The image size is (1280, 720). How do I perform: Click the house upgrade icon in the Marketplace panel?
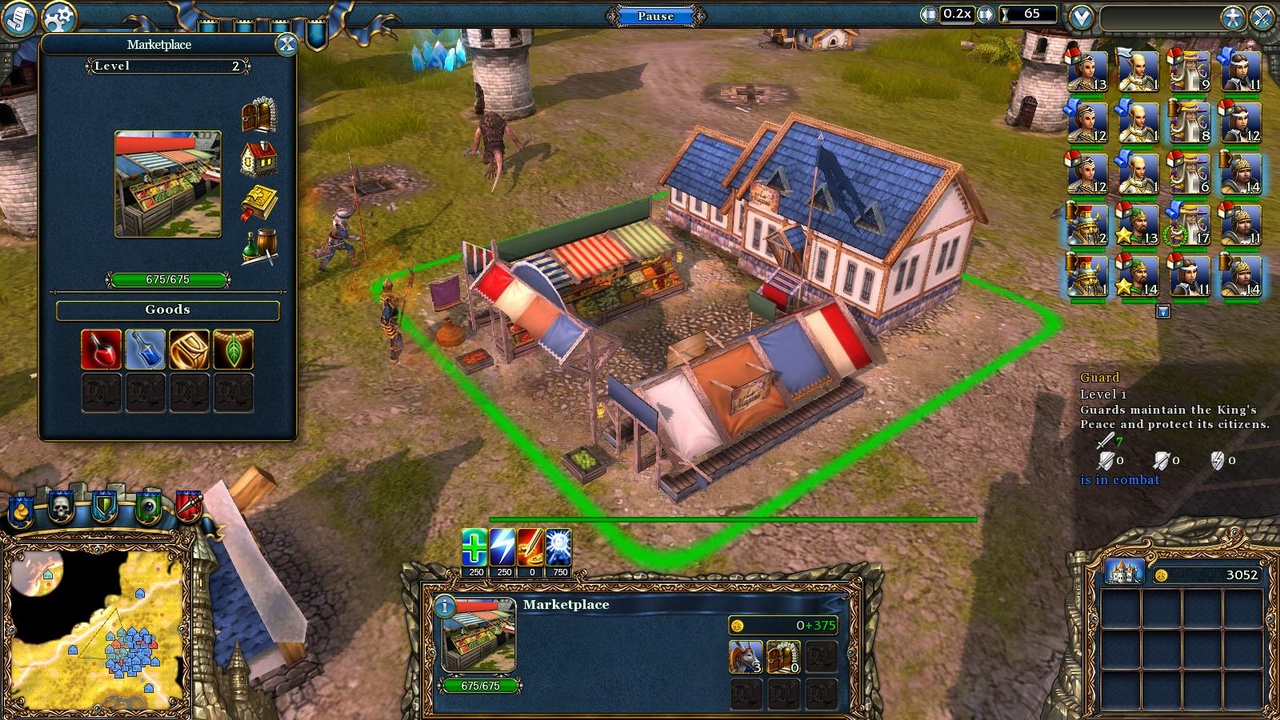(258, 157)
